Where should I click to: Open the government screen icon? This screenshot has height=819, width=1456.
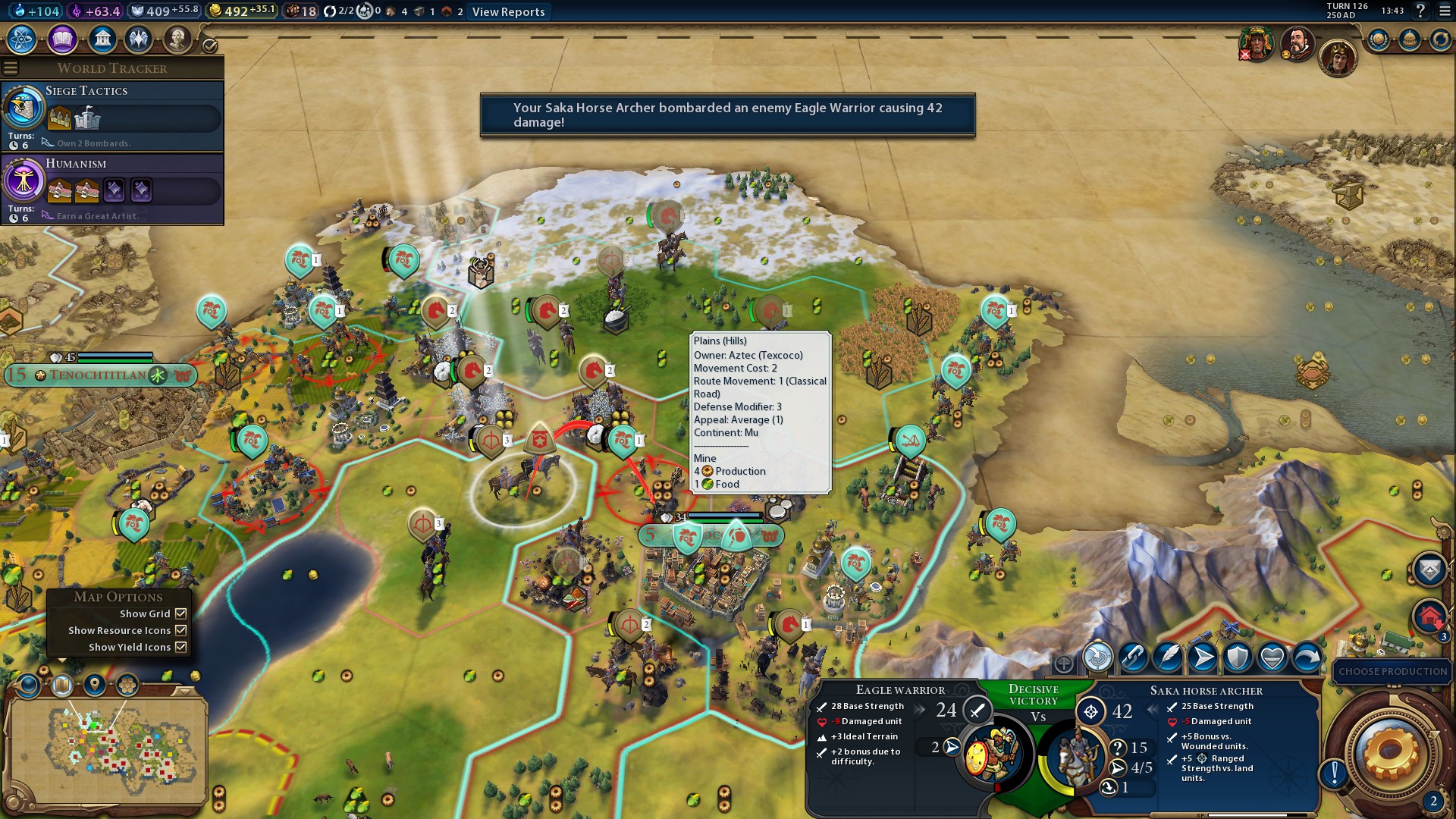[102, 39]
